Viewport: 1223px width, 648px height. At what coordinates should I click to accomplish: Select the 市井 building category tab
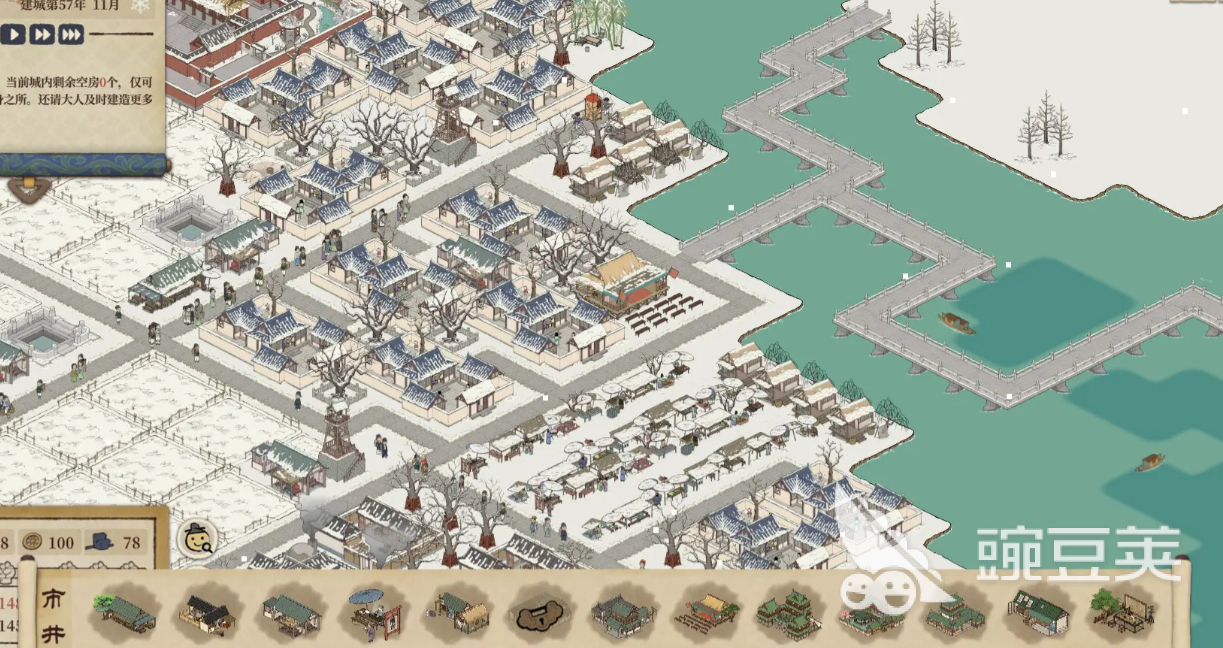point(53,612)
